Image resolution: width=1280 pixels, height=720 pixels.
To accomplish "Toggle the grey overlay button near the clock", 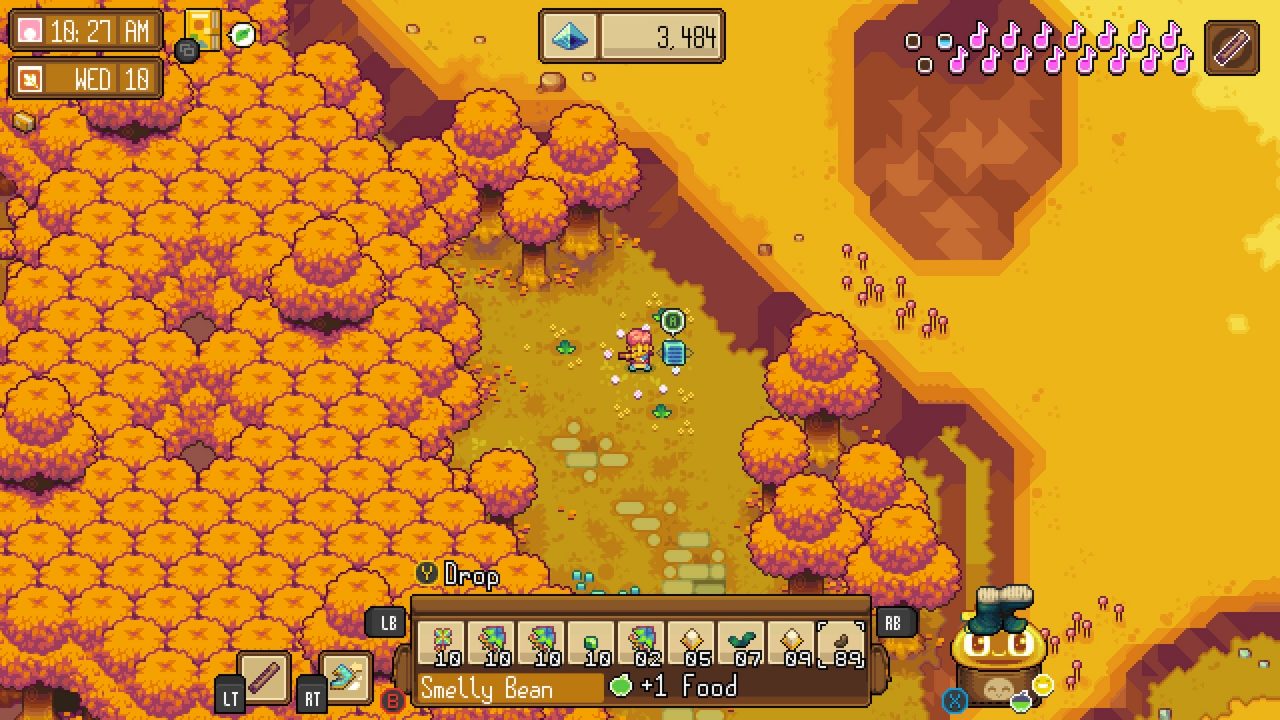I will click(x=186, y=50).
